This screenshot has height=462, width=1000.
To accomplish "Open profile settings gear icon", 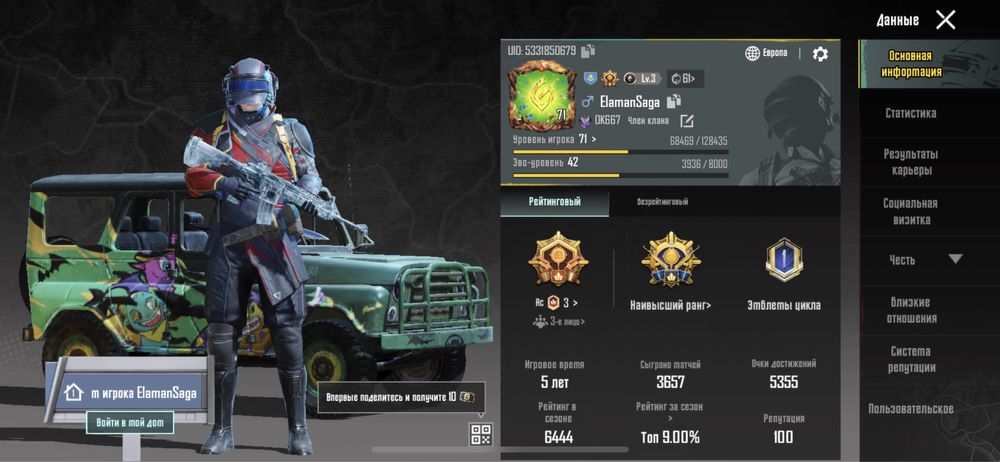I will [820, 54].
